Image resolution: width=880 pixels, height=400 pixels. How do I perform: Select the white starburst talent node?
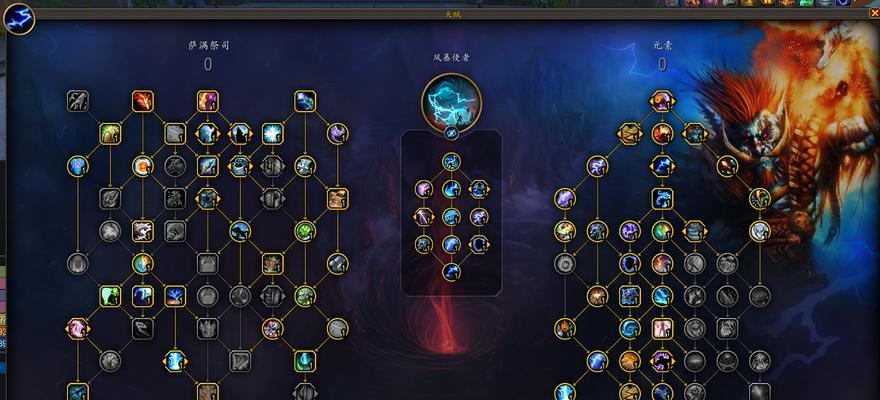[272, 133]
